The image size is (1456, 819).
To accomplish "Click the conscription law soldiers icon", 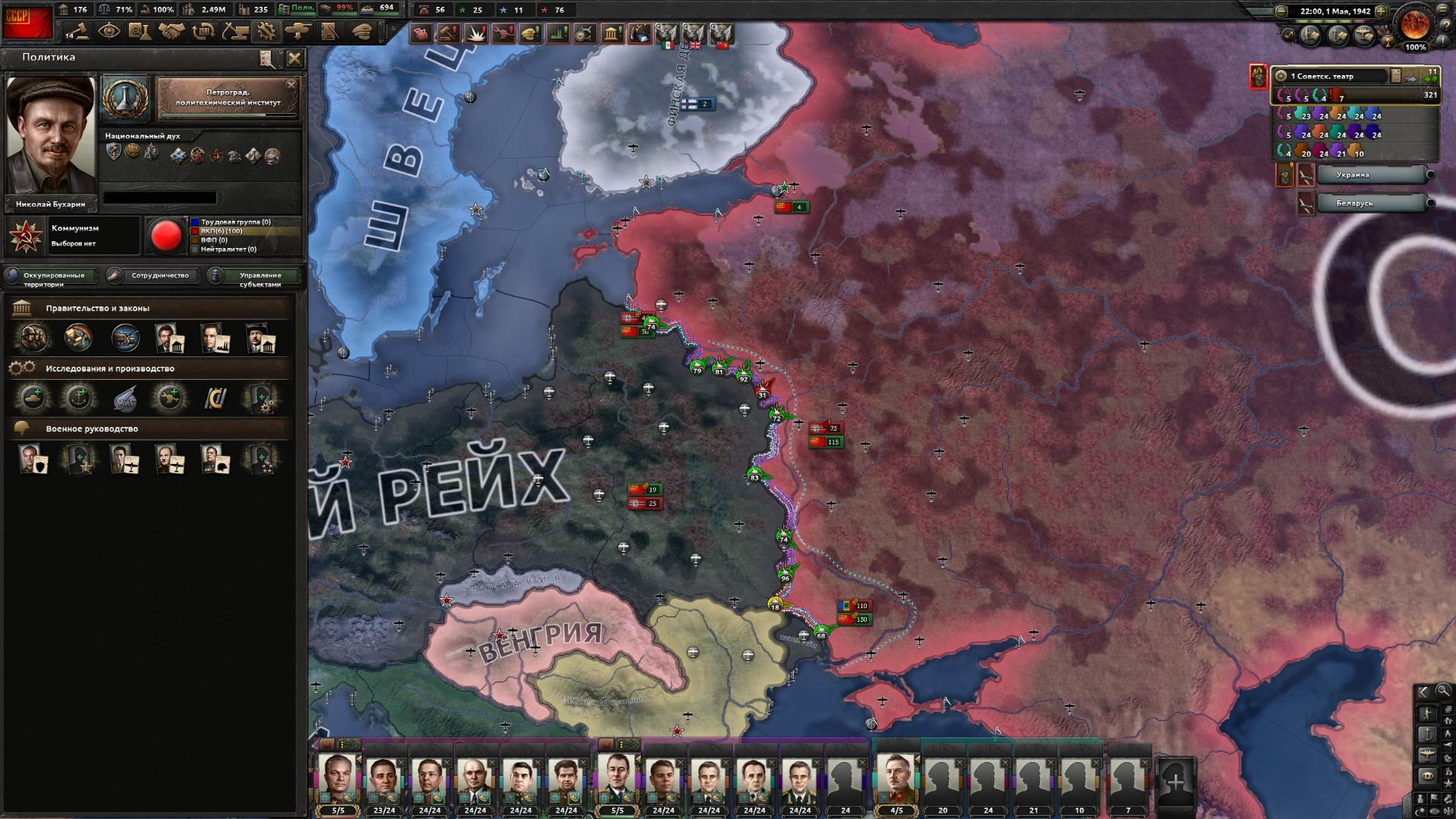I will [33, 338].
